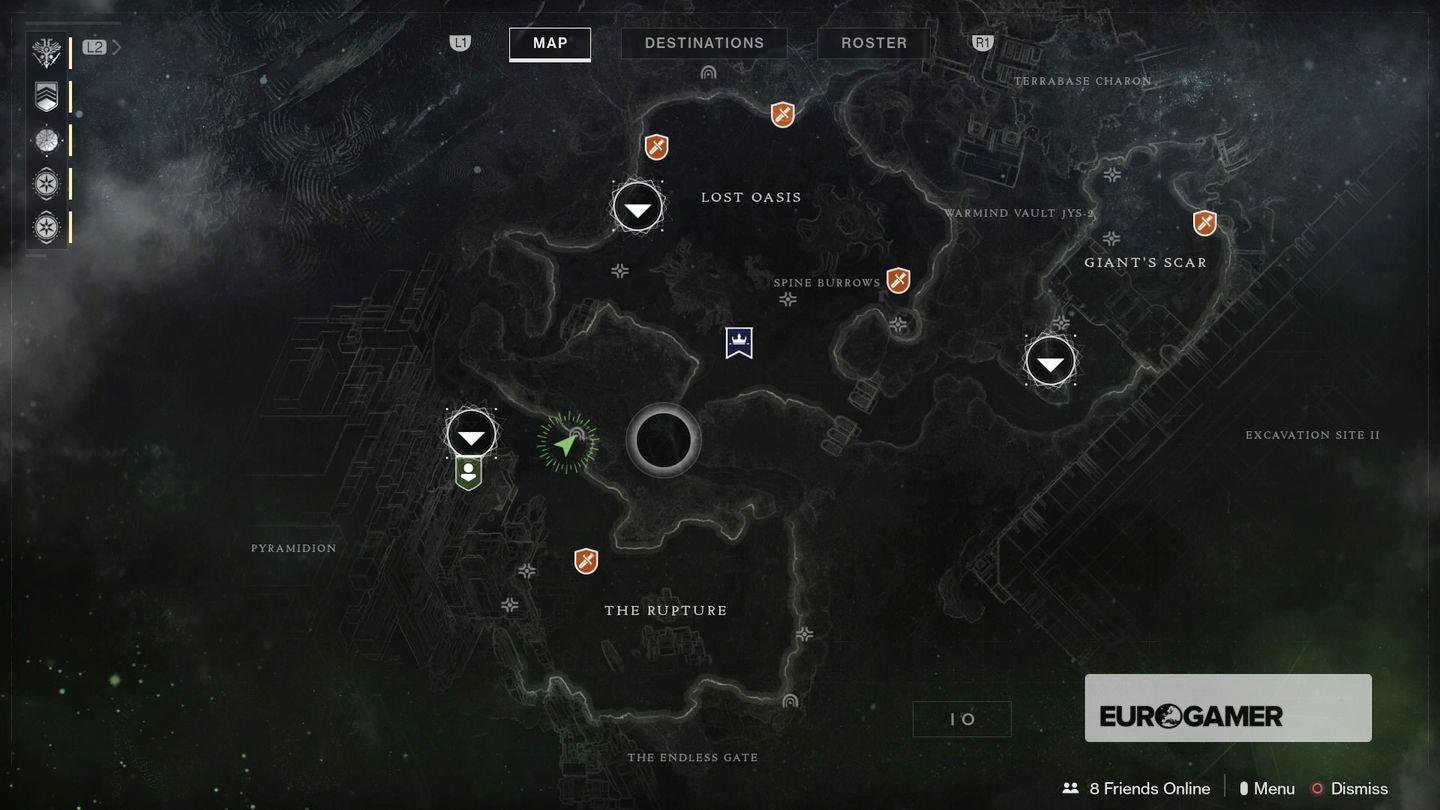Click the green vendor icon
The width and height of the screenshot is (1440, 810).
coord(468,473)
